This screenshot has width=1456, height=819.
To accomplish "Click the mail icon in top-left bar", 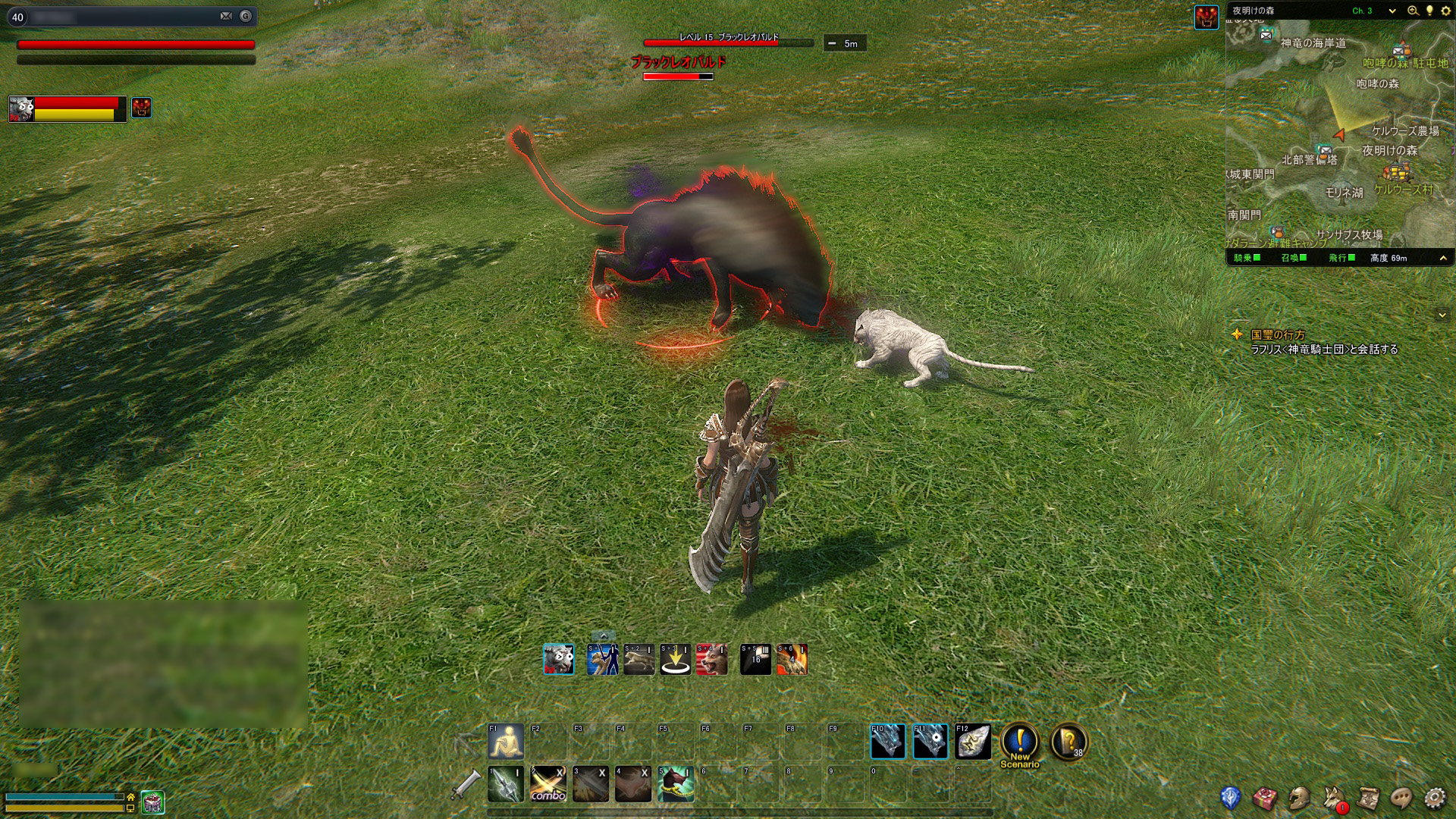I will [x=226, y=16].
